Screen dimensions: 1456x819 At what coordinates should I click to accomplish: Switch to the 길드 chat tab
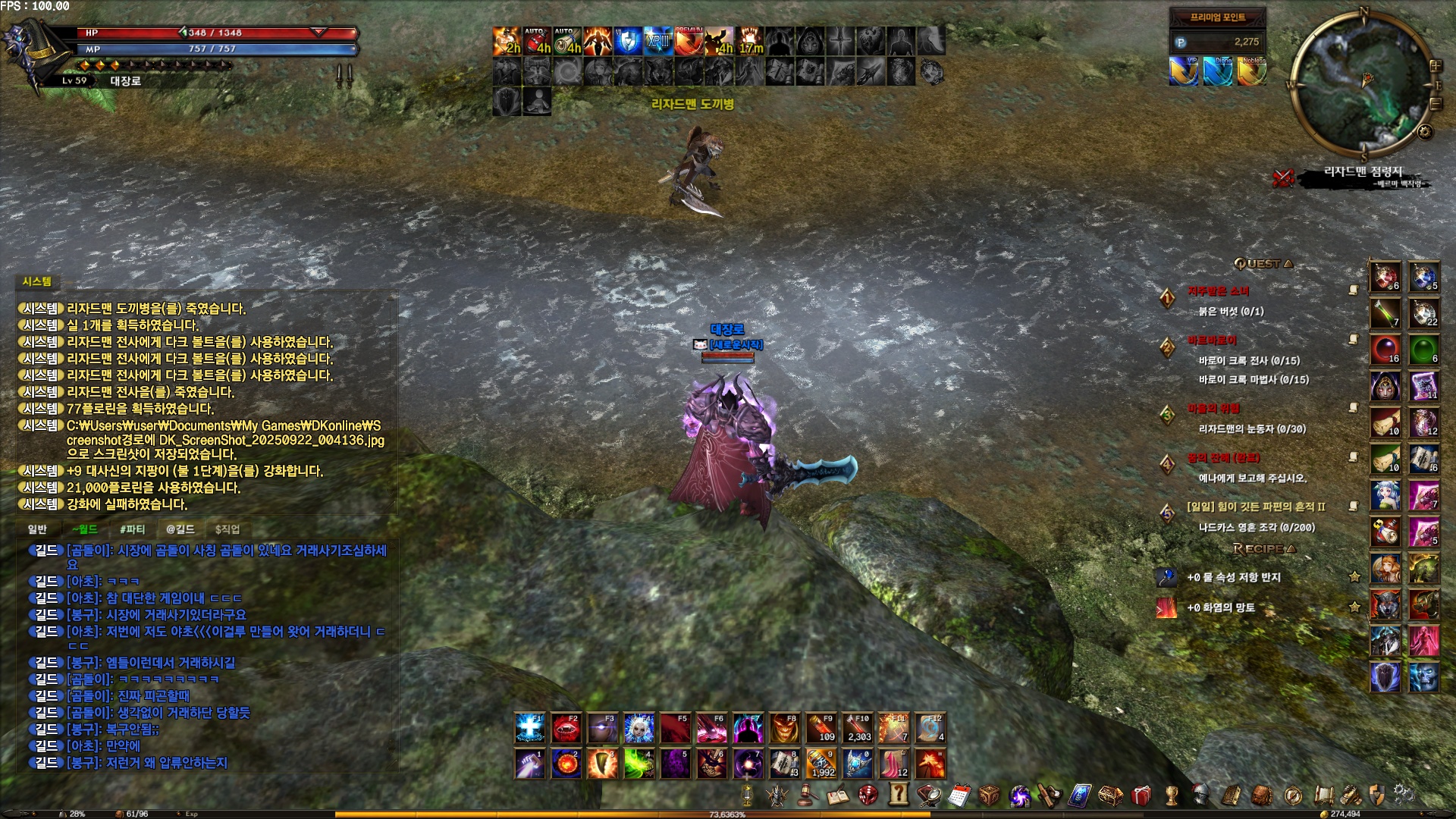point(180,529)
